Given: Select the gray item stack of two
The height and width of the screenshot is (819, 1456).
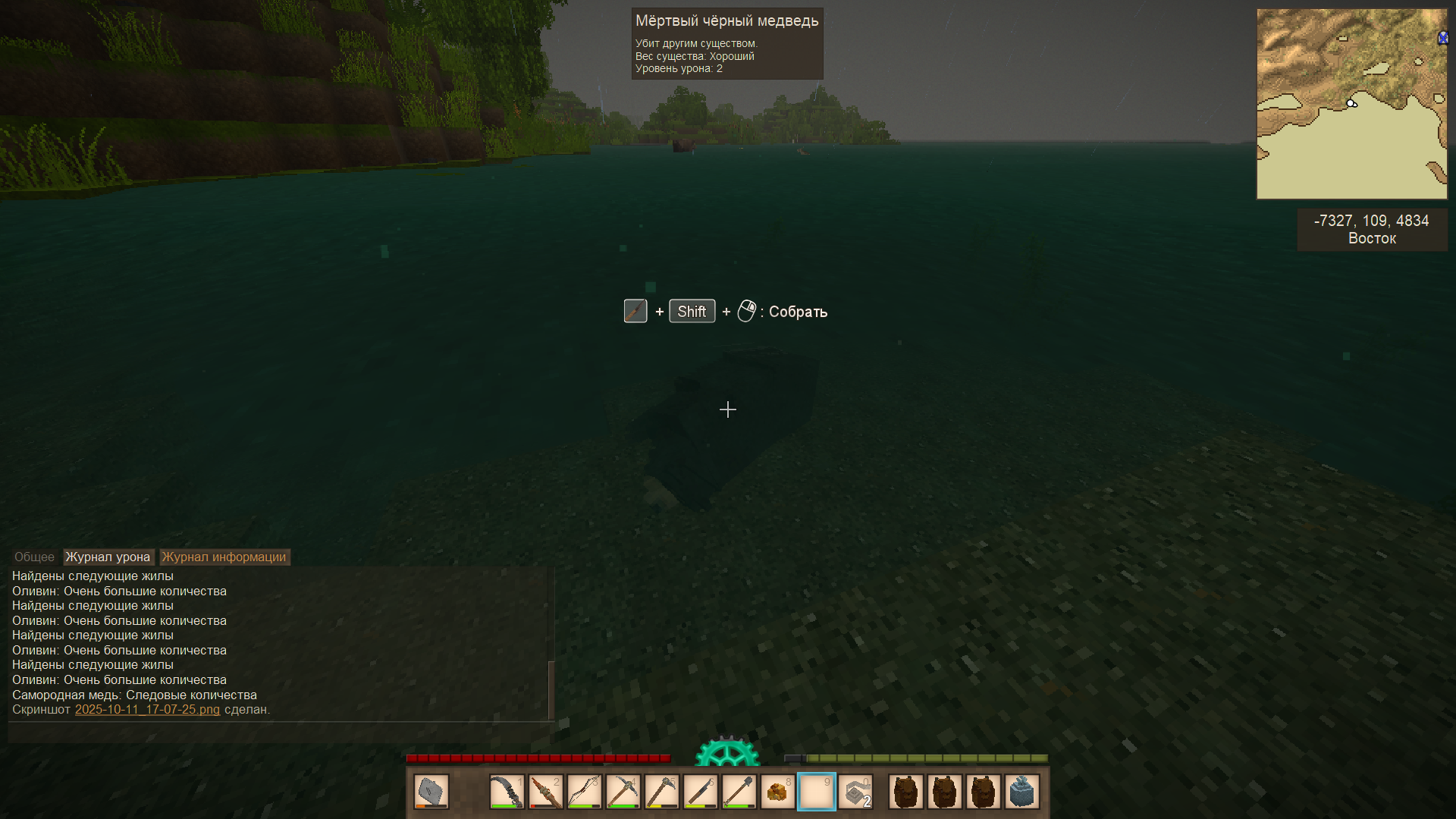Looking at the screenshot, I should pos(855,792).
